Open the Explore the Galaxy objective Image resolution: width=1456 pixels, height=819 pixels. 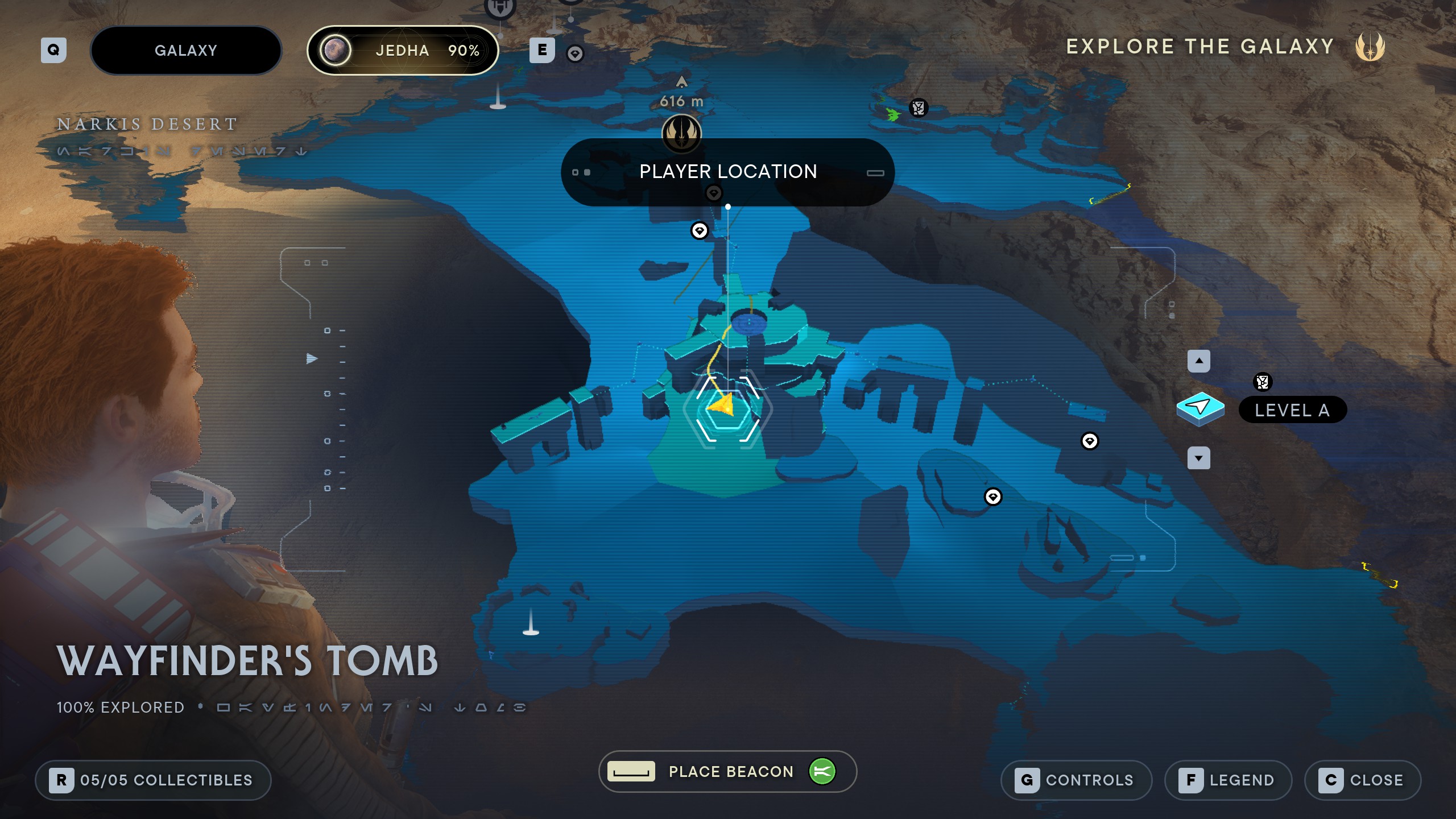[1200, 47]
